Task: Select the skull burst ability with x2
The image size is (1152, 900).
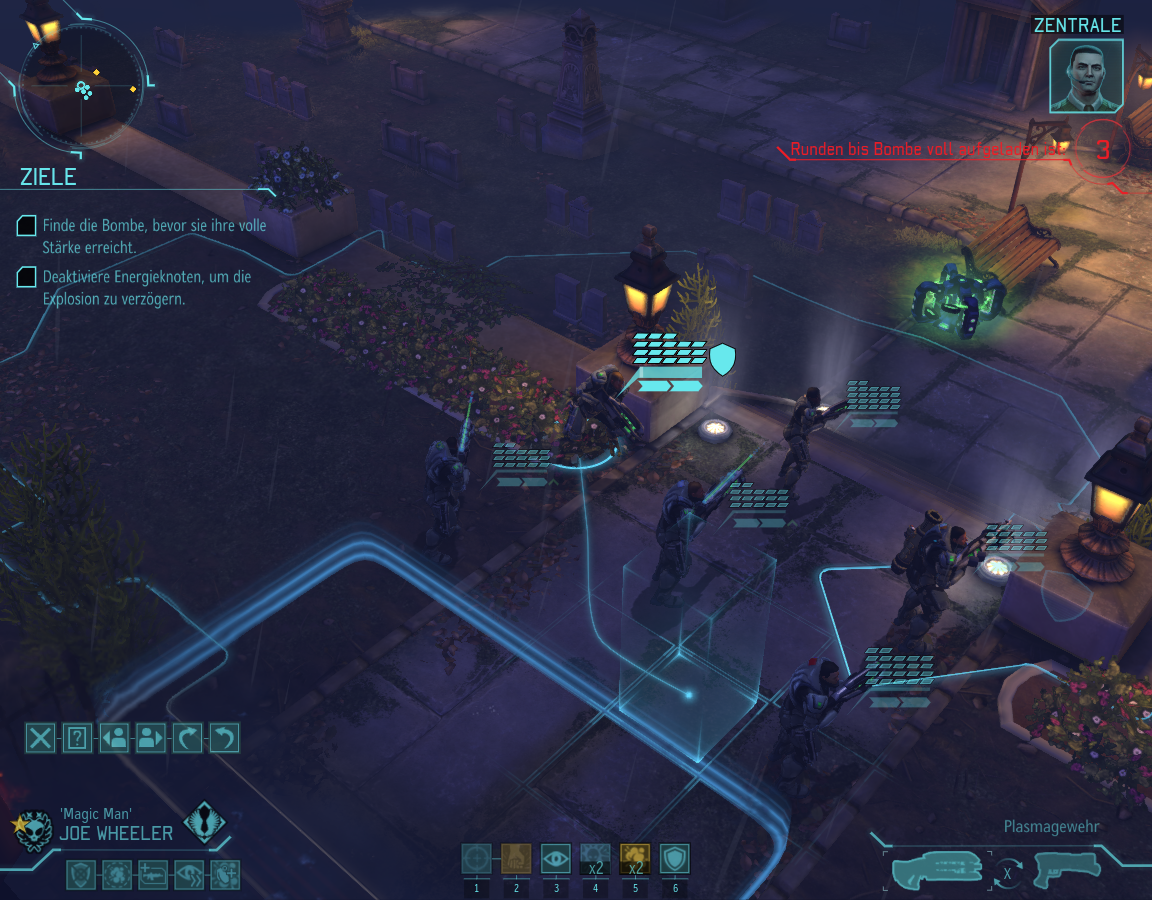Action: tap(595, 859)
